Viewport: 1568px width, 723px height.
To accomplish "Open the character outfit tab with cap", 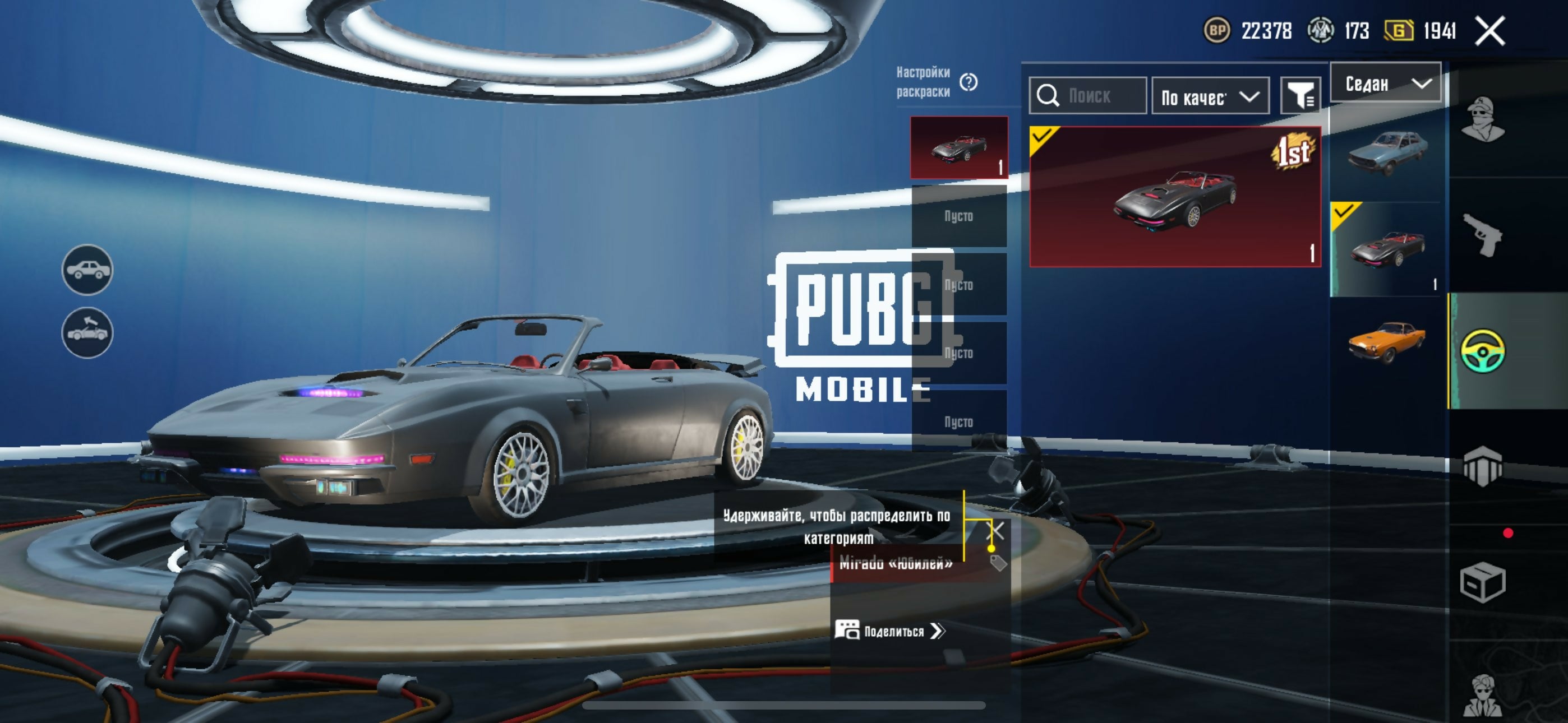I will point(1482,119).
